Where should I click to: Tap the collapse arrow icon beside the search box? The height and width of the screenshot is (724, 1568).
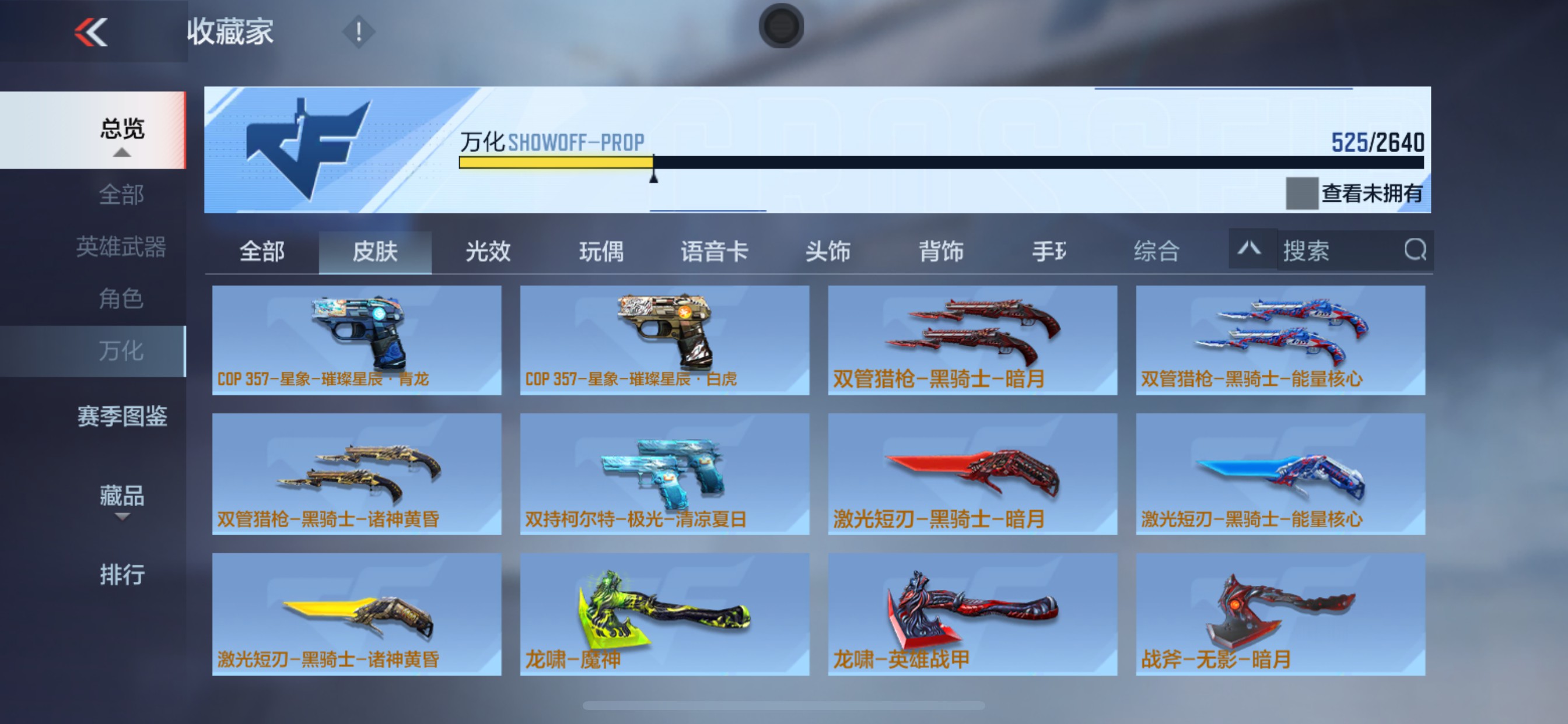[1251, 249]
